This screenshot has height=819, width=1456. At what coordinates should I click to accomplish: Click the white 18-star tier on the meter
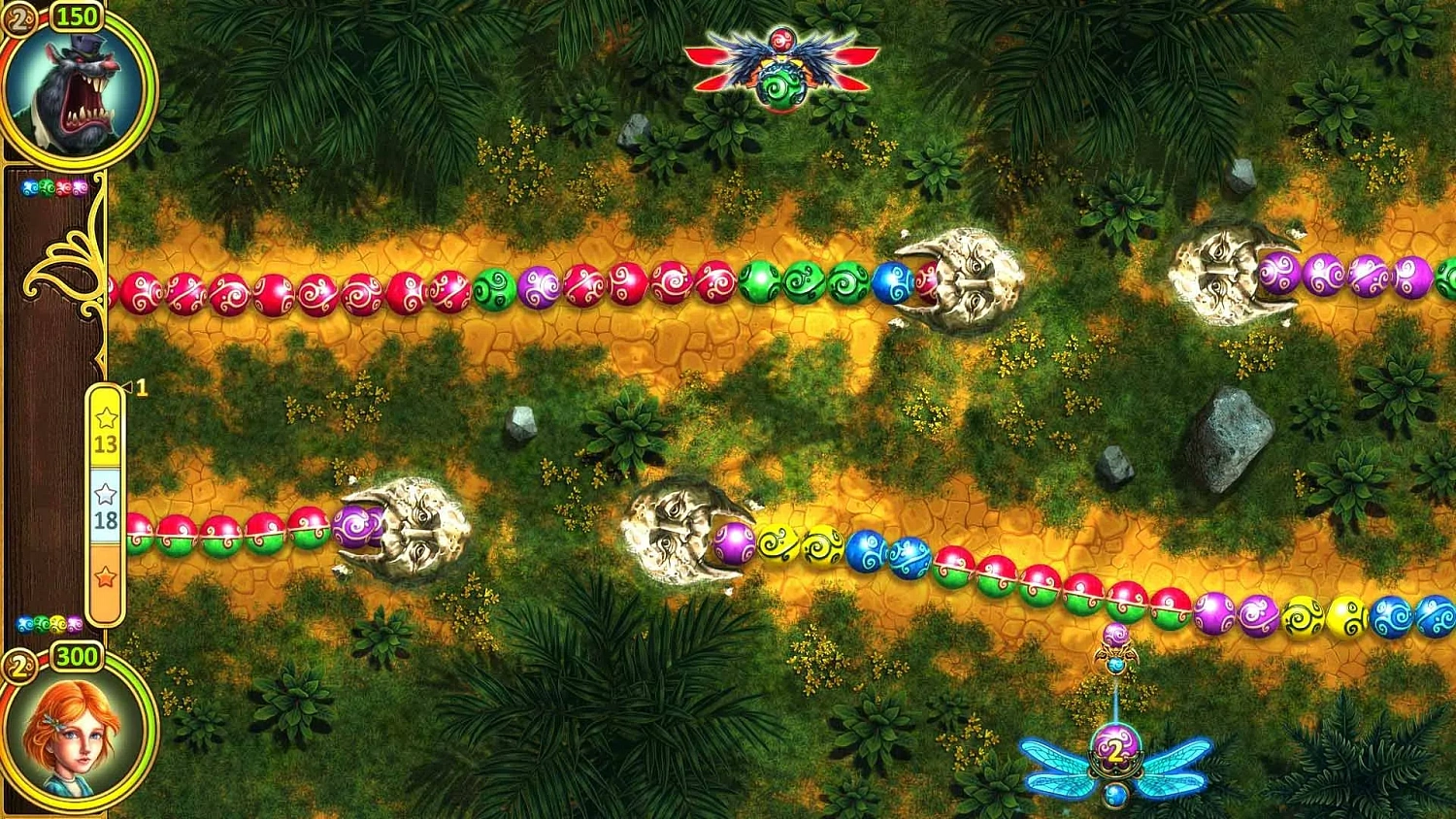coord(104,507)
